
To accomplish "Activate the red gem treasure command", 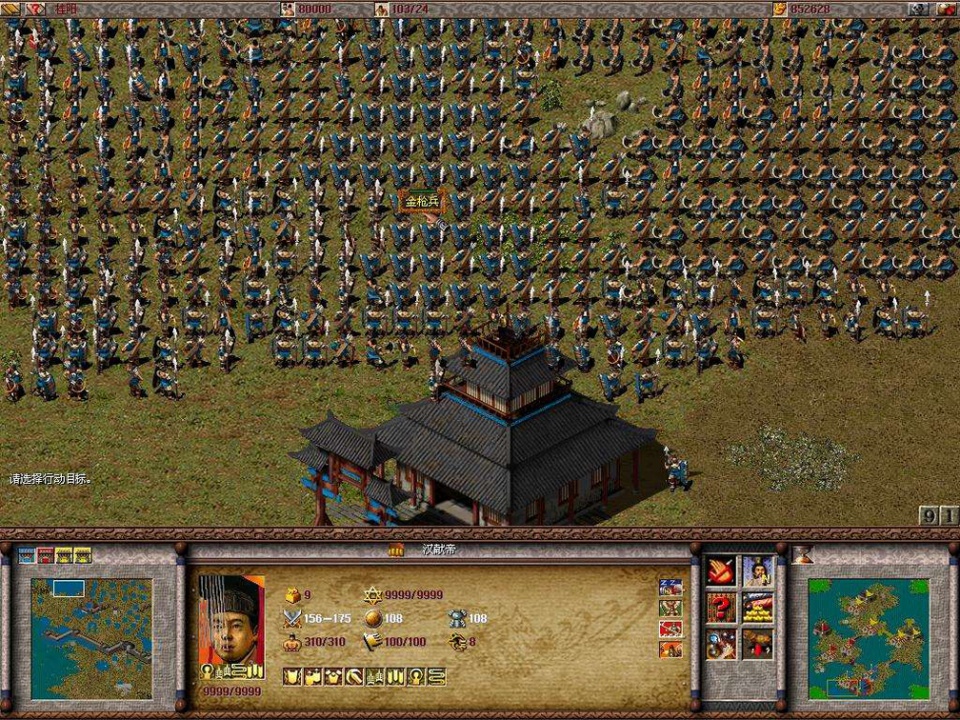I will (757, 644).
